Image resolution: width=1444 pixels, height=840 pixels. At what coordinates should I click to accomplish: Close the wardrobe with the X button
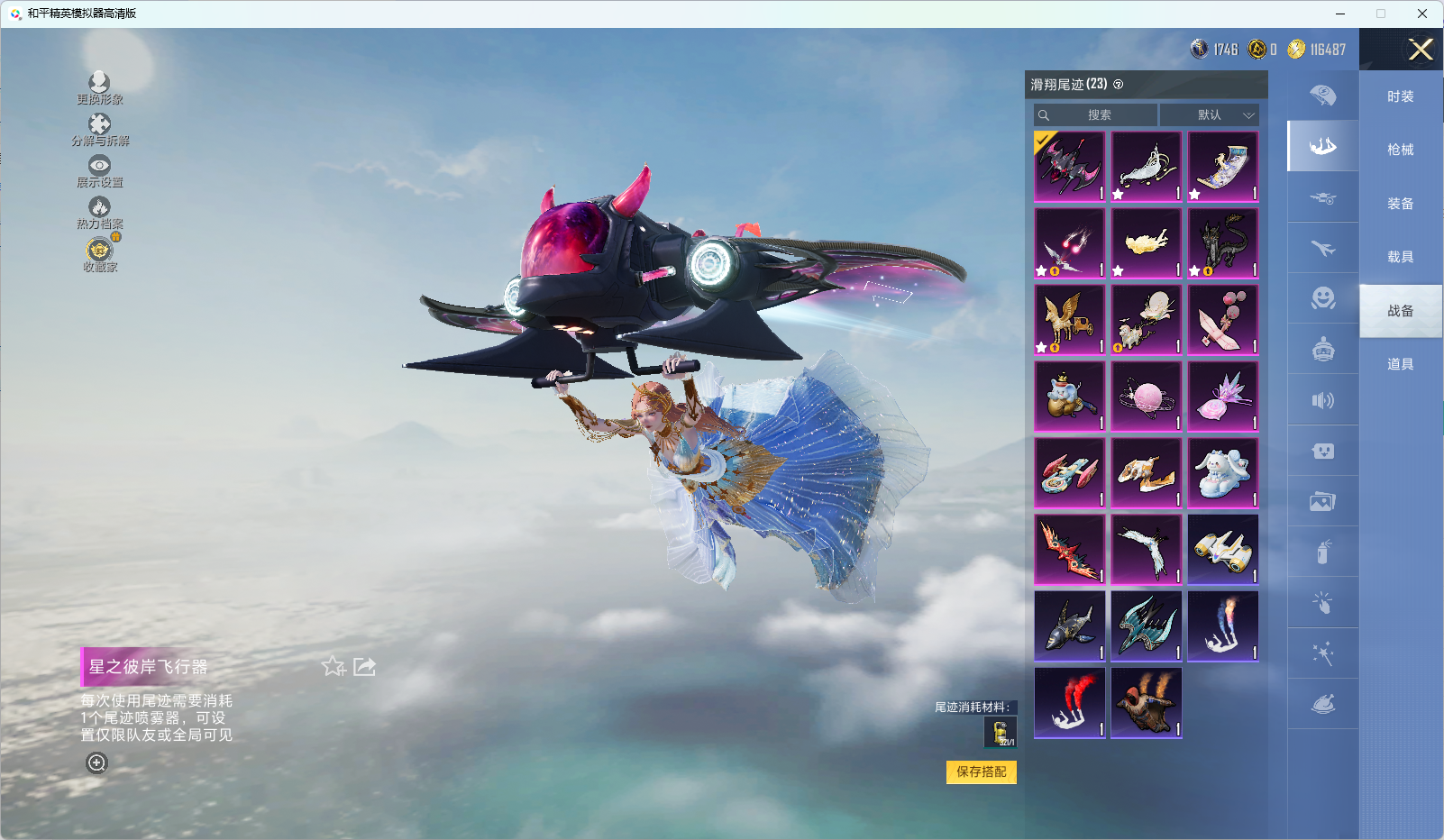(x=1421, y=50)
